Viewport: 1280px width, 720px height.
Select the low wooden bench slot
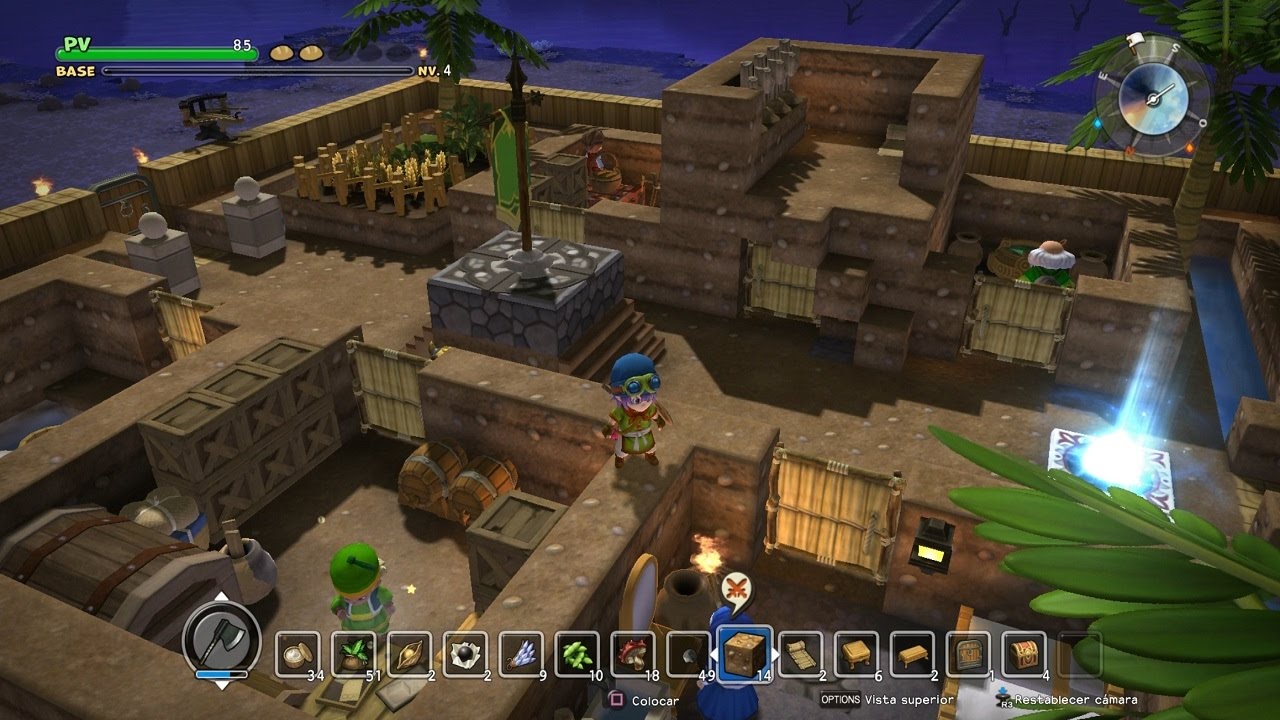click(x=913, y=655)
